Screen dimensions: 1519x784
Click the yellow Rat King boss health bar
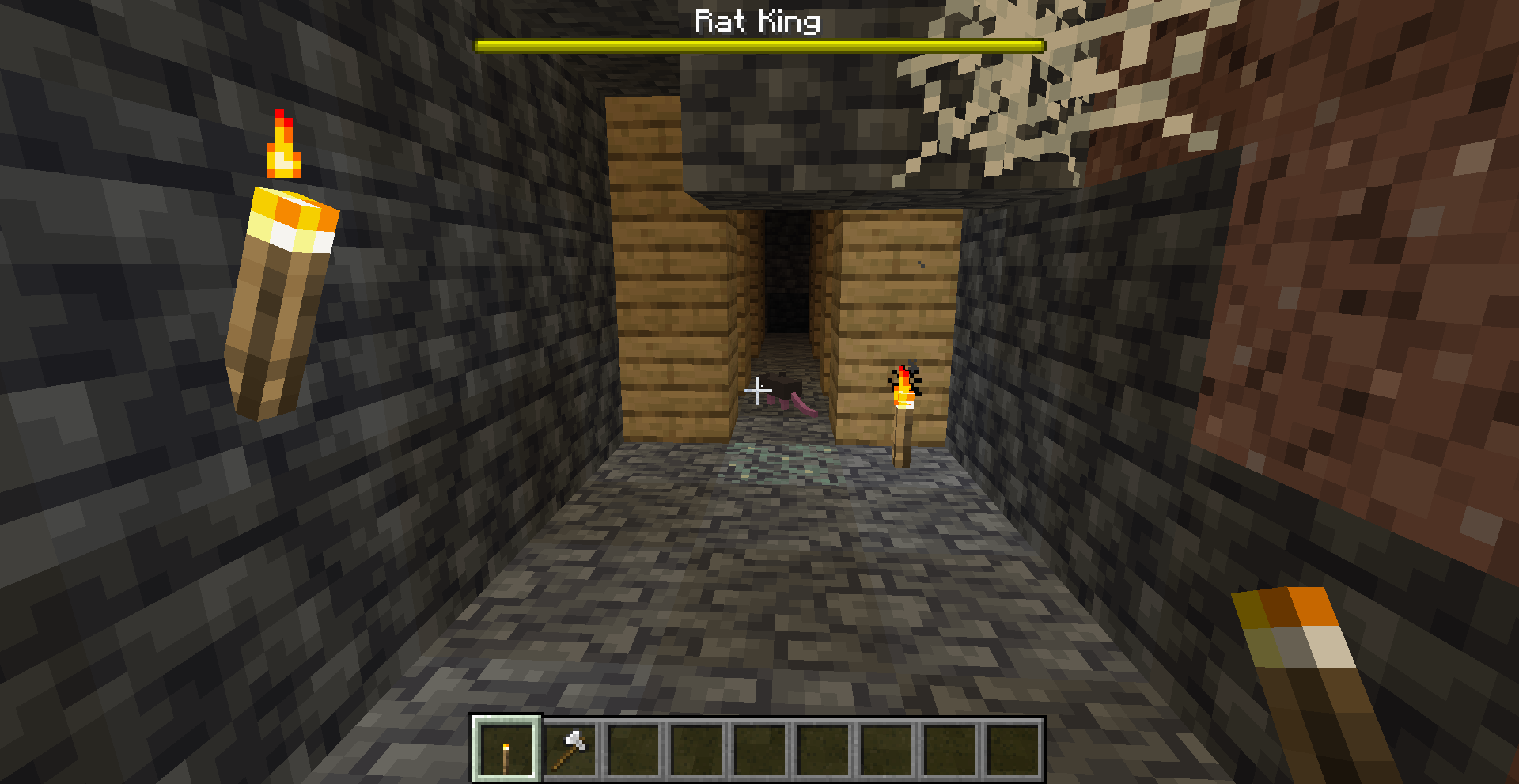point(758,45)
